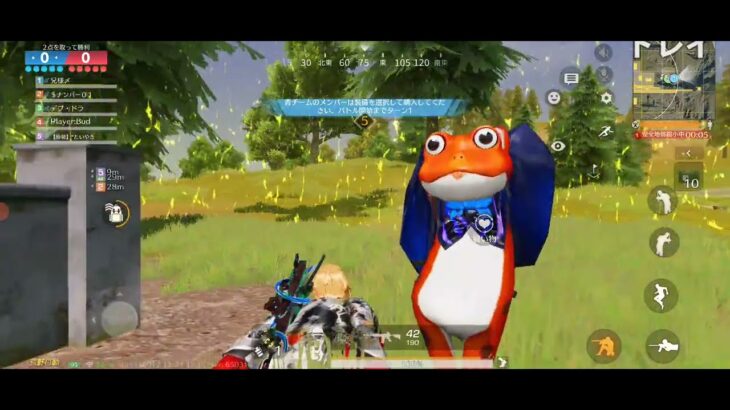The image size is (730, 410).
Task: Toggle the speaker sound icon
Action: pyautogui.click(x=603, y=52)
